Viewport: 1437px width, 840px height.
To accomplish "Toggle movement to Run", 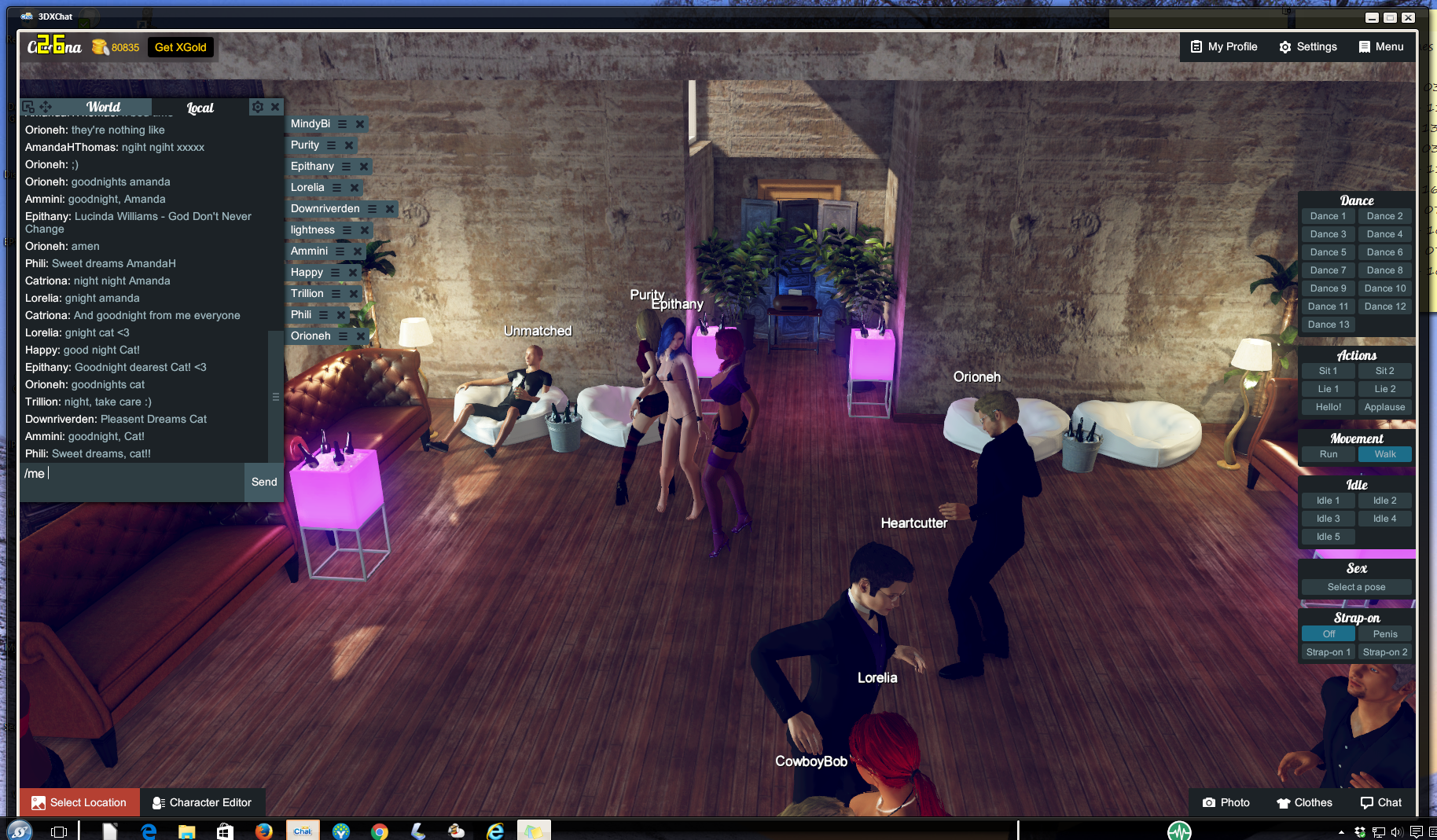I will [x=1328, y=454].
